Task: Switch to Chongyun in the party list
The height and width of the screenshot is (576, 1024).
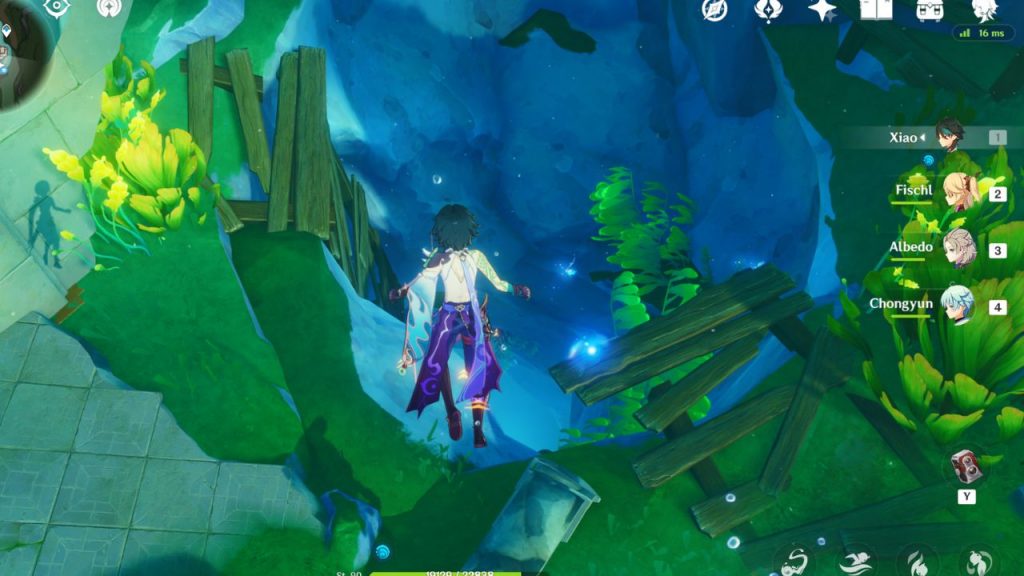Action: coord(959,305)
